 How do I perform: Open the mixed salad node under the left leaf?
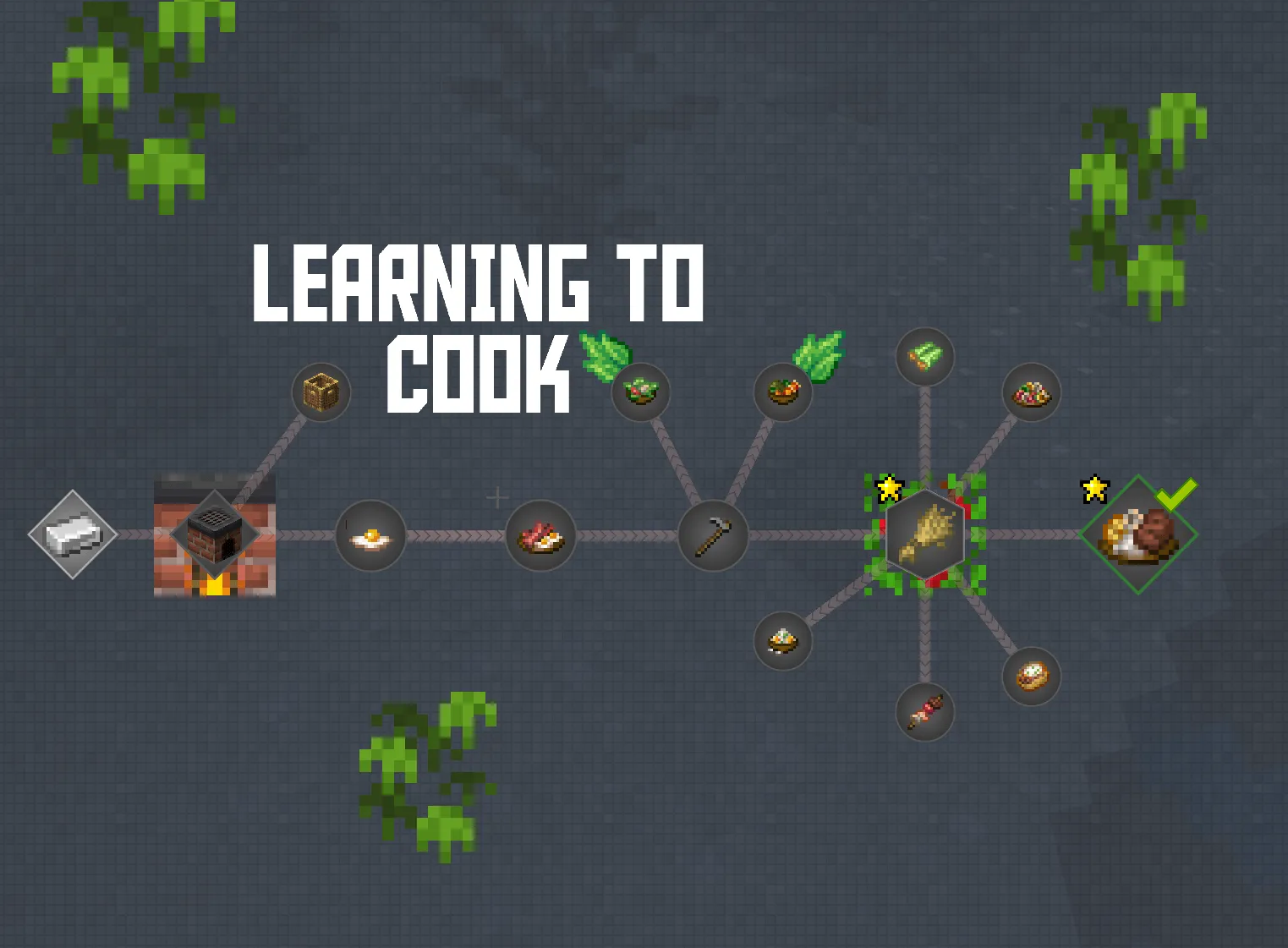pyautogui.click(x=640, y=391)
